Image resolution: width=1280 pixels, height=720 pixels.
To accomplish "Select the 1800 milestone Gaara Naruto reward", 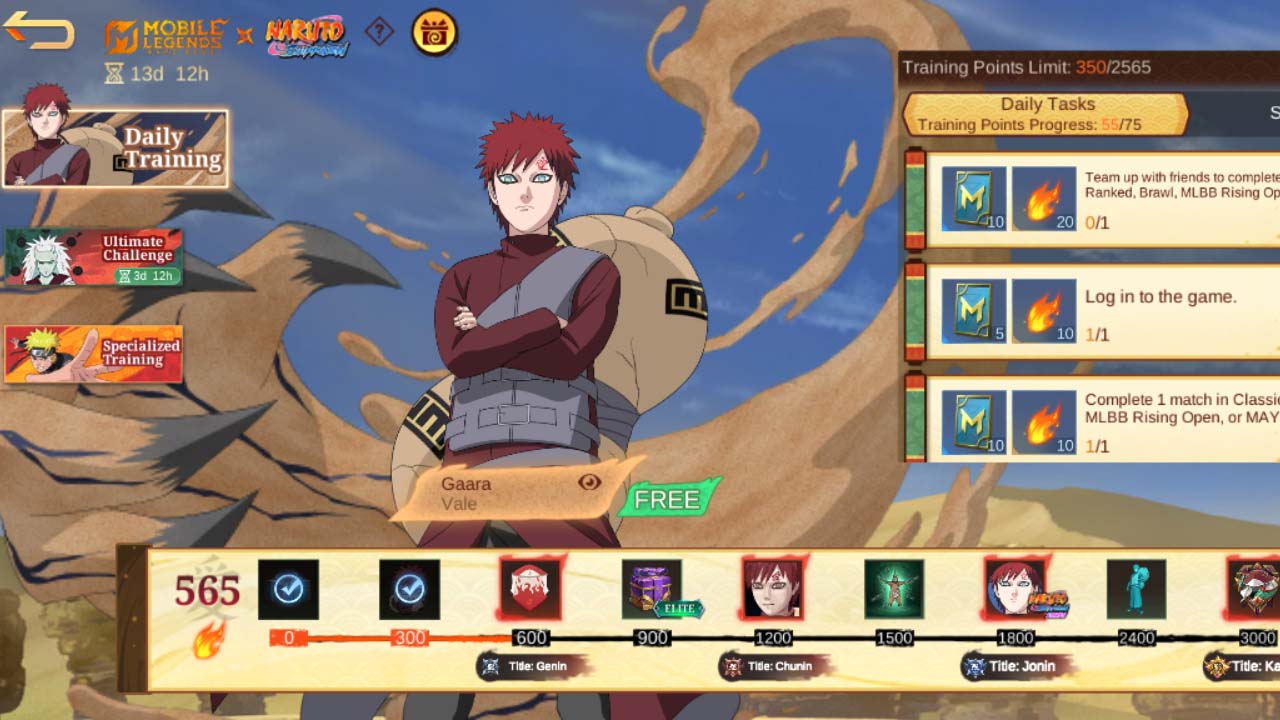I will [x=1013, y=589].
